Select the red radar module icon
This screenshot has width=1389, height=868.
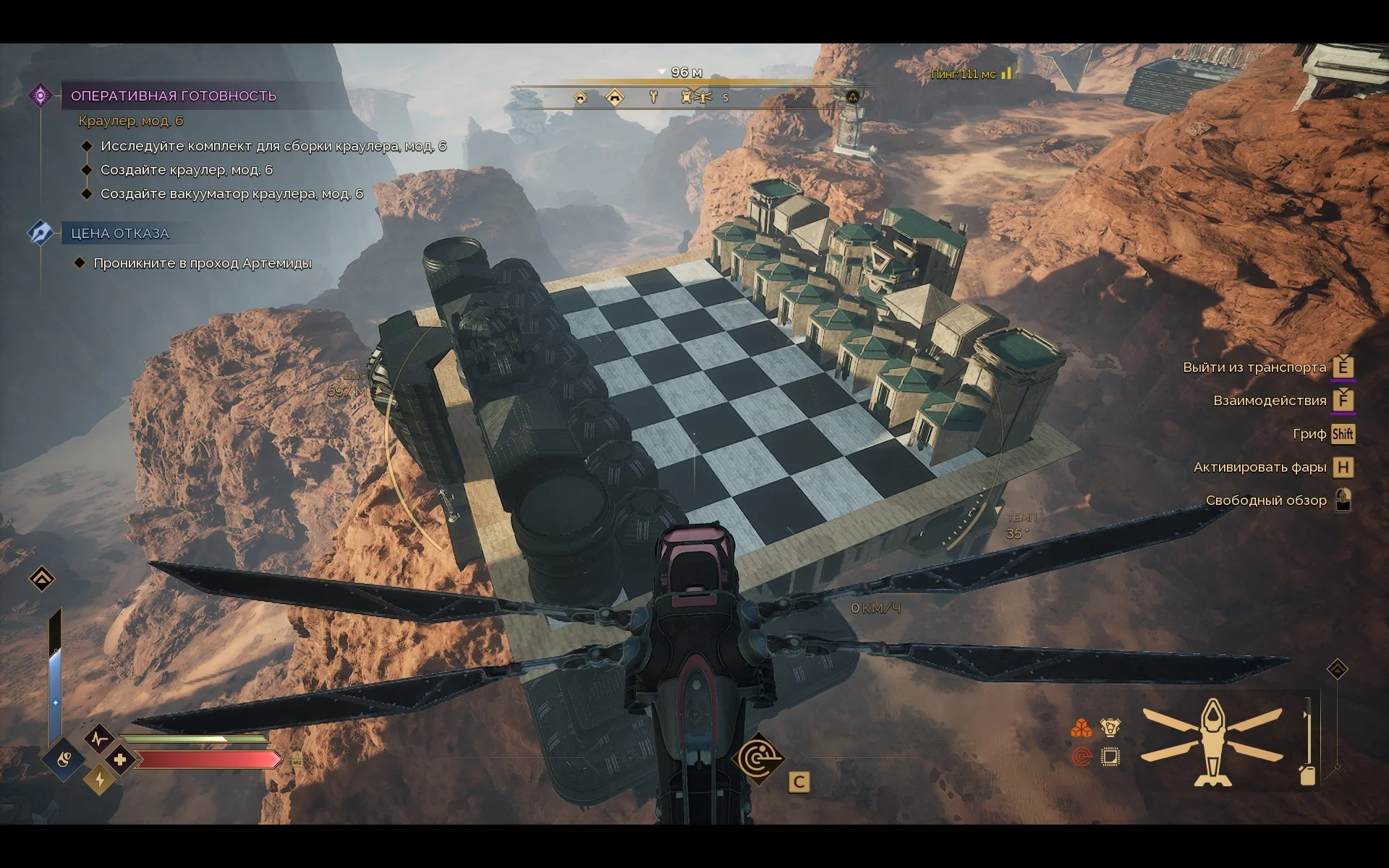point(1081,757)
